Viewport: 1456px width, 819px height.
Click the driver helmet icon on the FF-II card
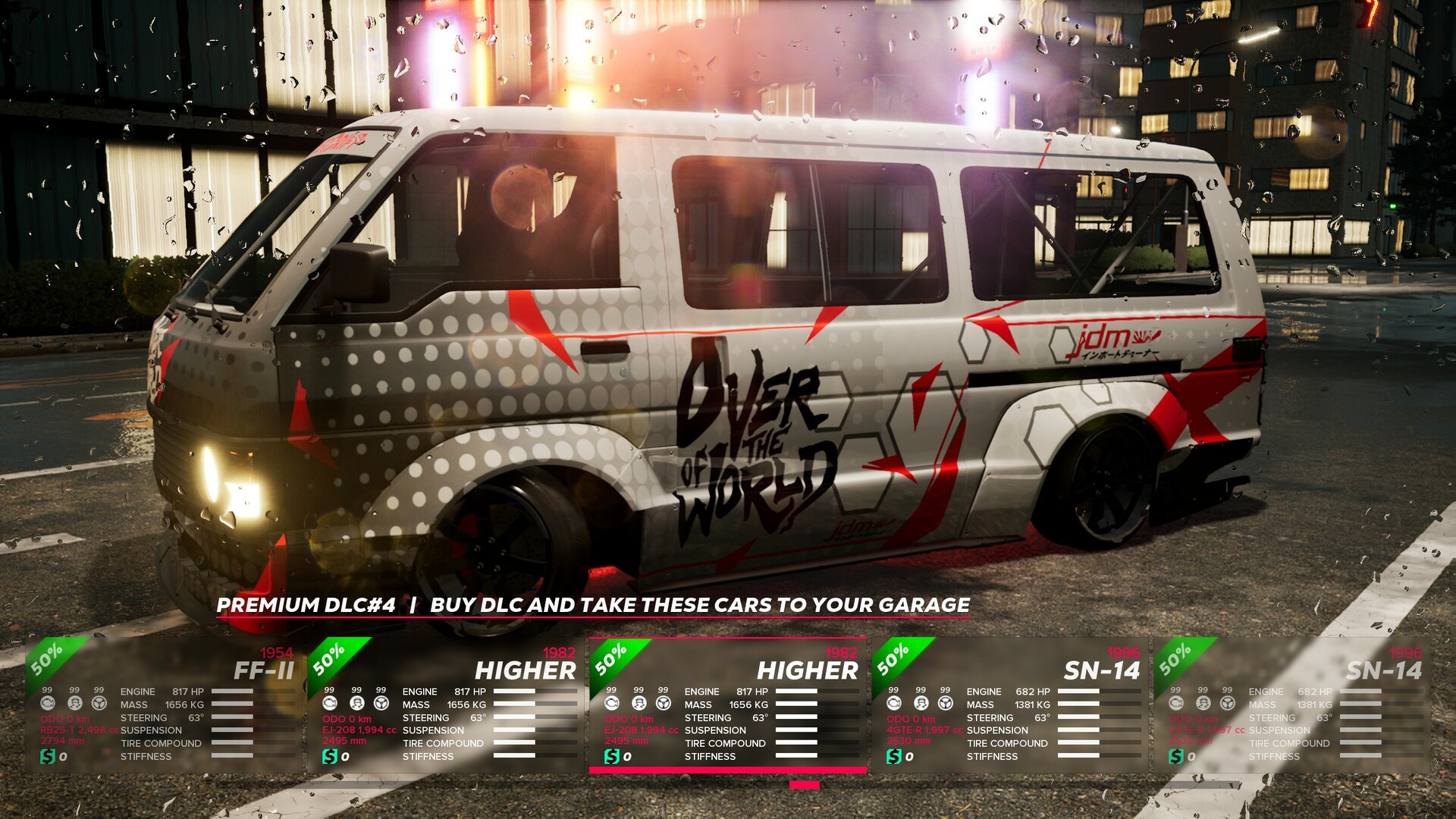coord(74,704)
